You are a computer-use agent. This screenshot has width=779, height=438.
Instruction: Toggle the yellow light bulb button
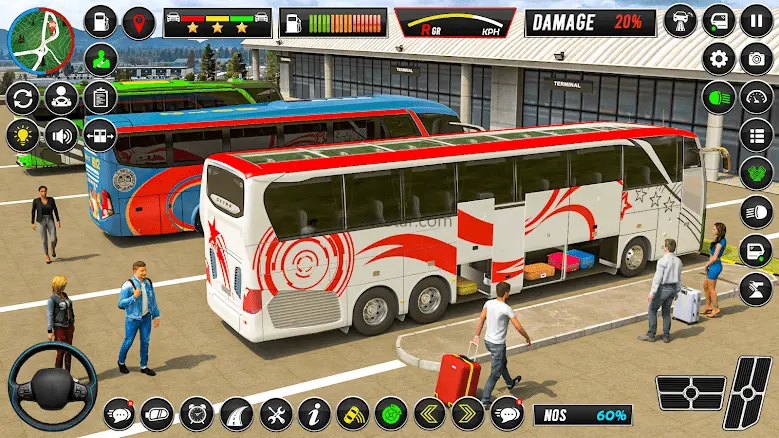[22, 135]
